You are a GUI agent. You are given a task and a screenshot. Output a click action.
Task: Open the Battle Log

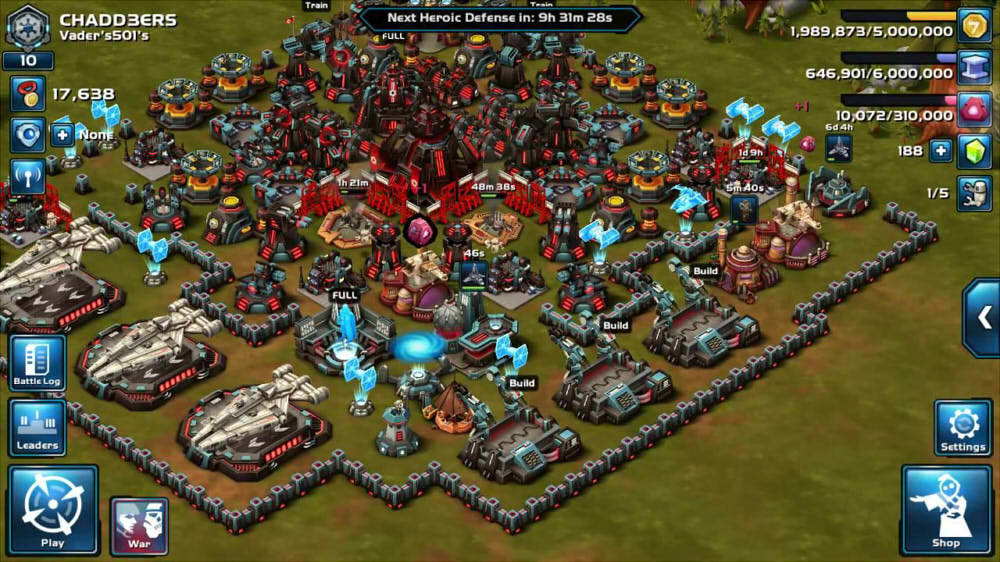(x=38, y=362)
